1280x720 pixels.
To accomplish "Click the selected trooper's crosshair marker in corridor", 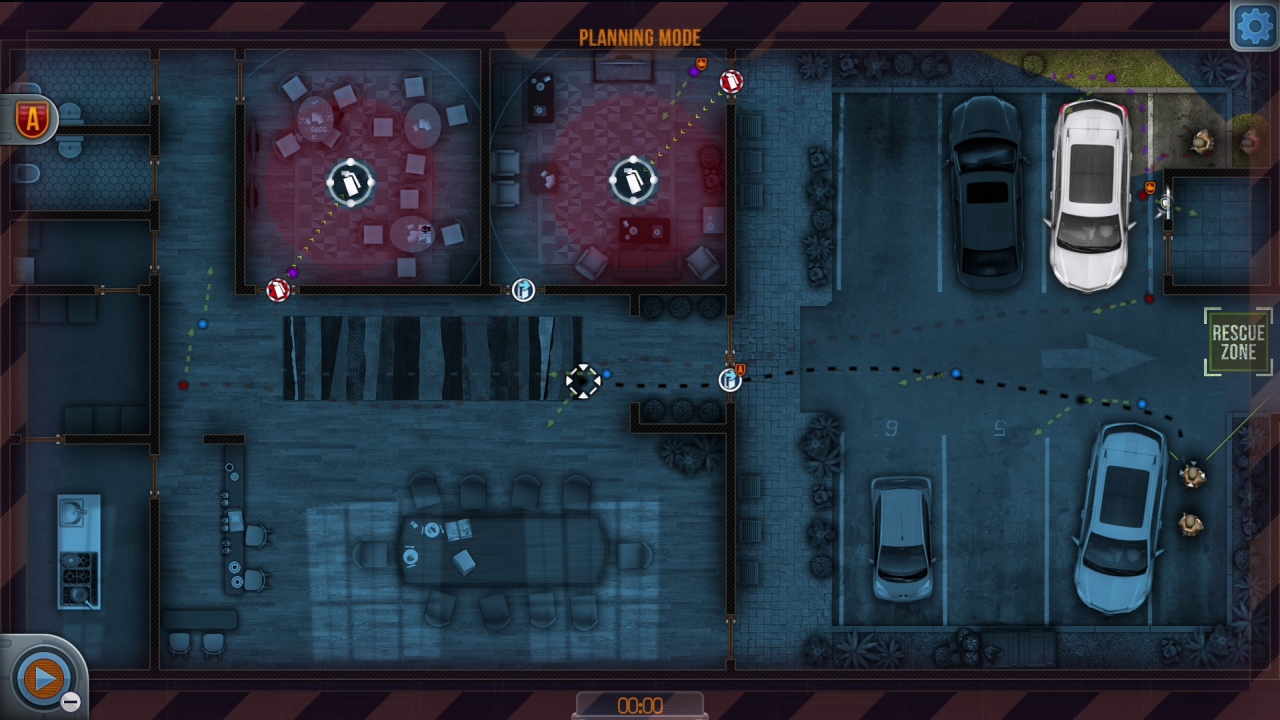I will point(583,382).
